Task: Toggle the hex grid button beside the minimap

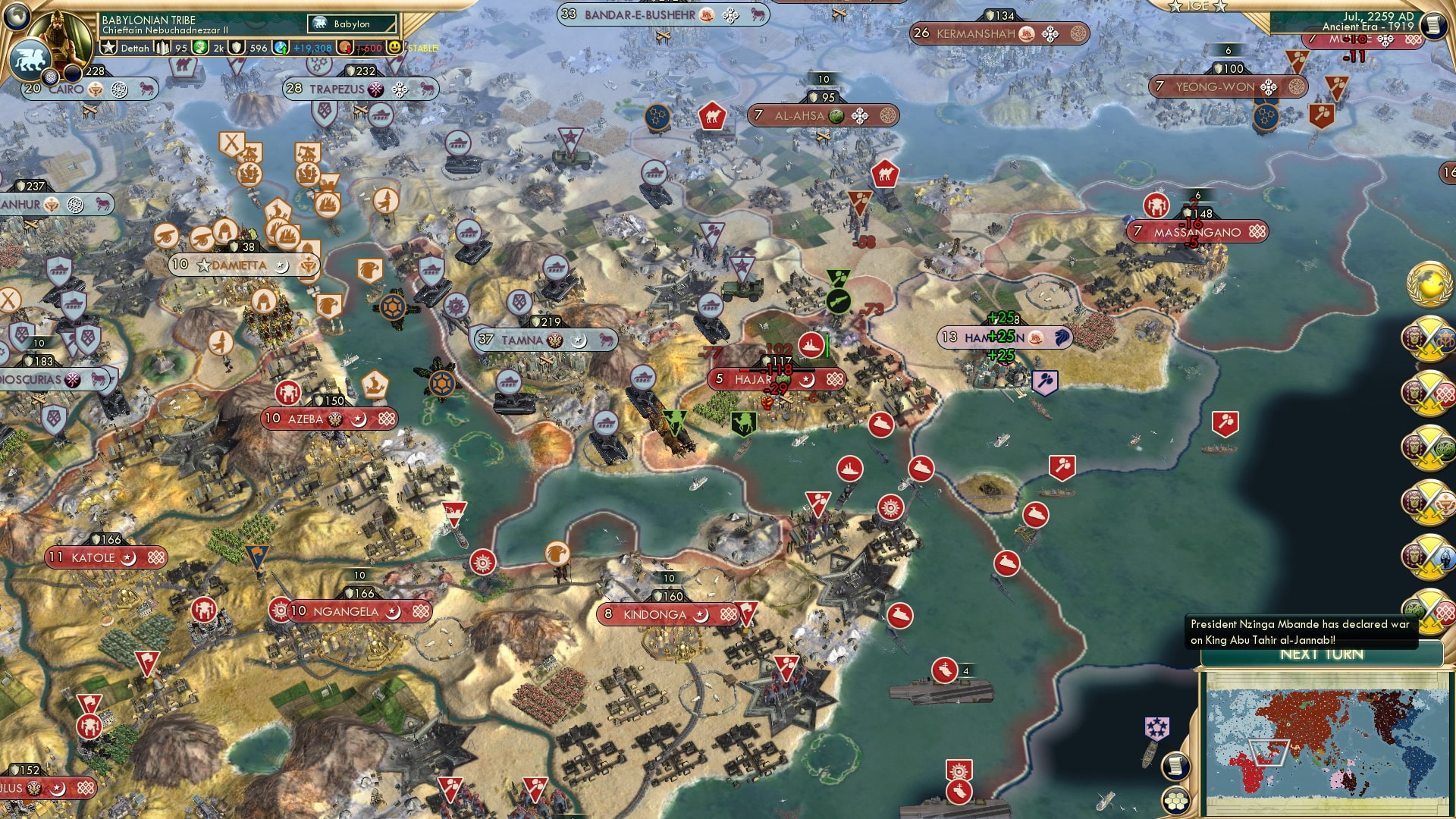Action: (1175, 800)
